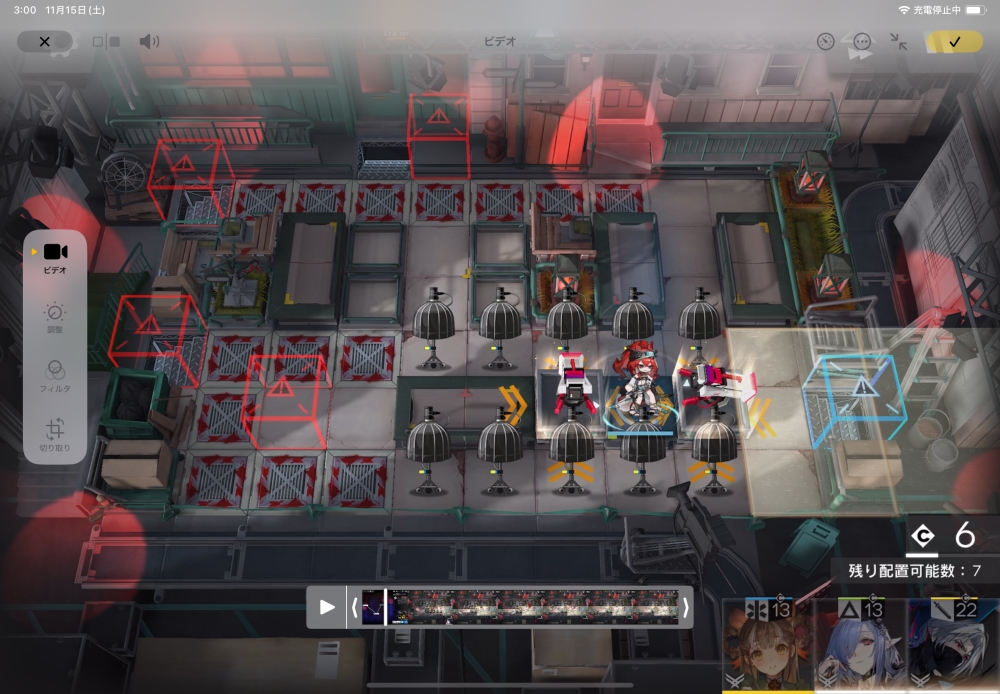Toggle the video sound speaker icon
Viewport: 1000px width, 694px height.
pos(149,41)
